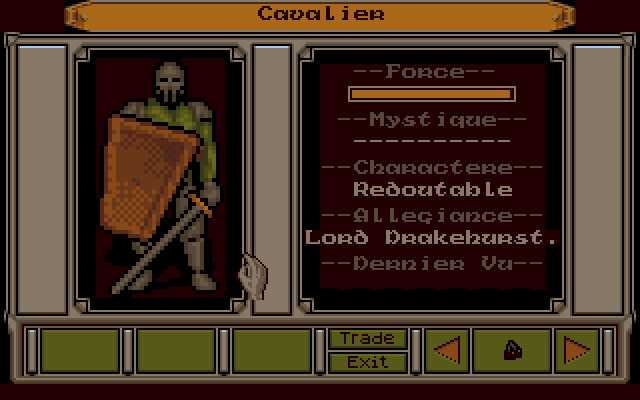Open the Trade option
640x400 pixels.
coord(367,339)
